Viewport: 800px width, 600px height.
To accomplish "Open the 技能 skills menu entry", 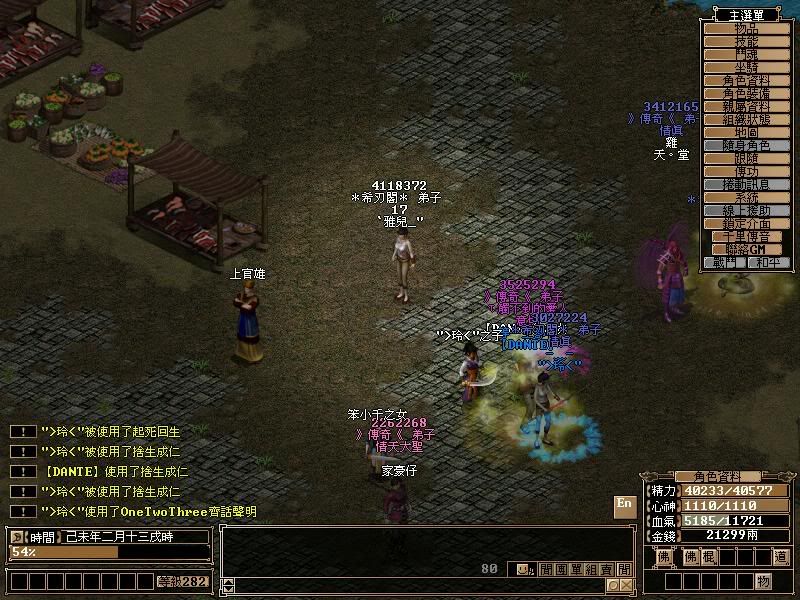I will click(746, 41).
